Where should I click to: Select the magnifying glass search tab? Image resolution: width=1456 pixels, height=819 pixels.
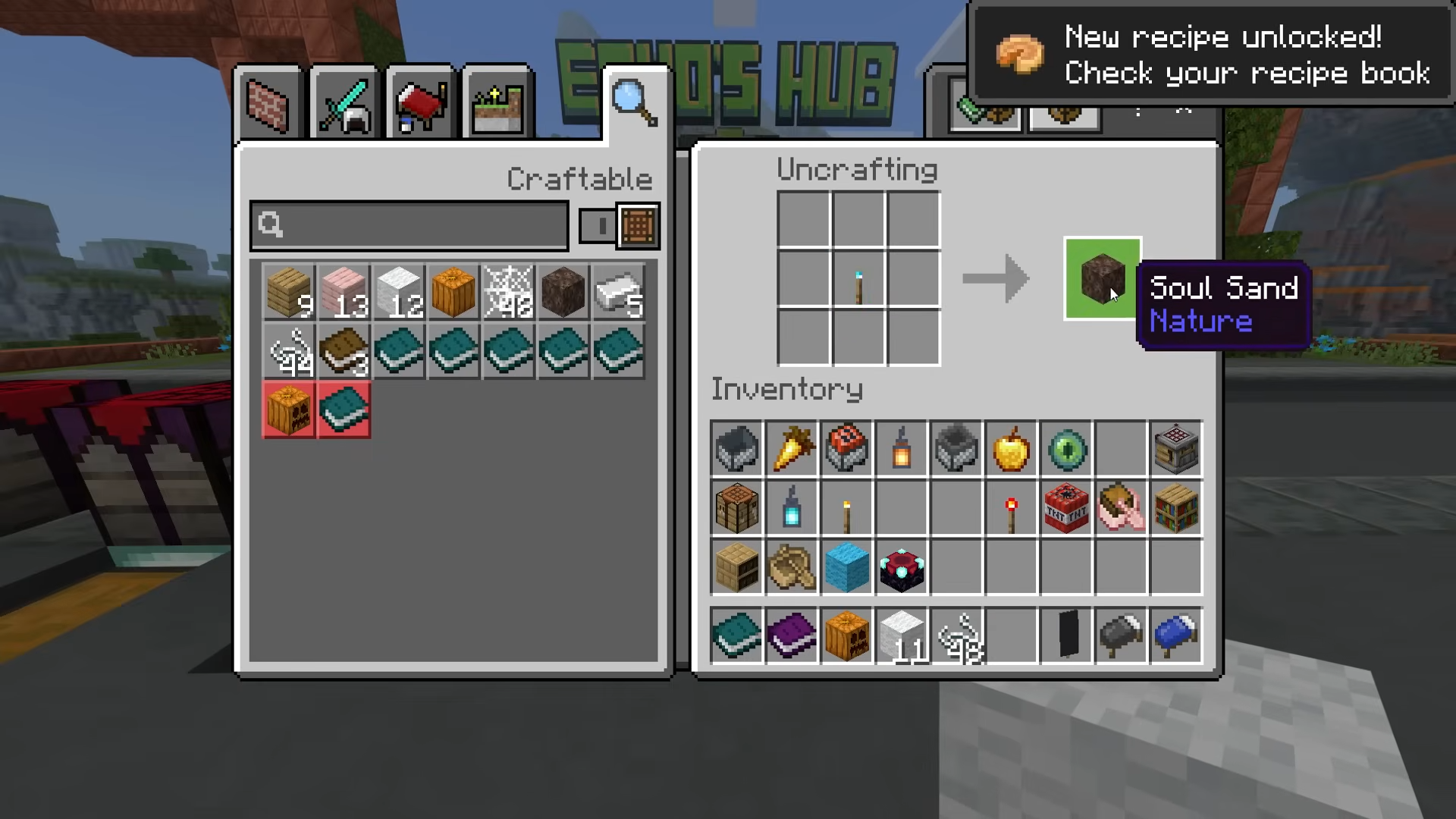tap(634, 103)
